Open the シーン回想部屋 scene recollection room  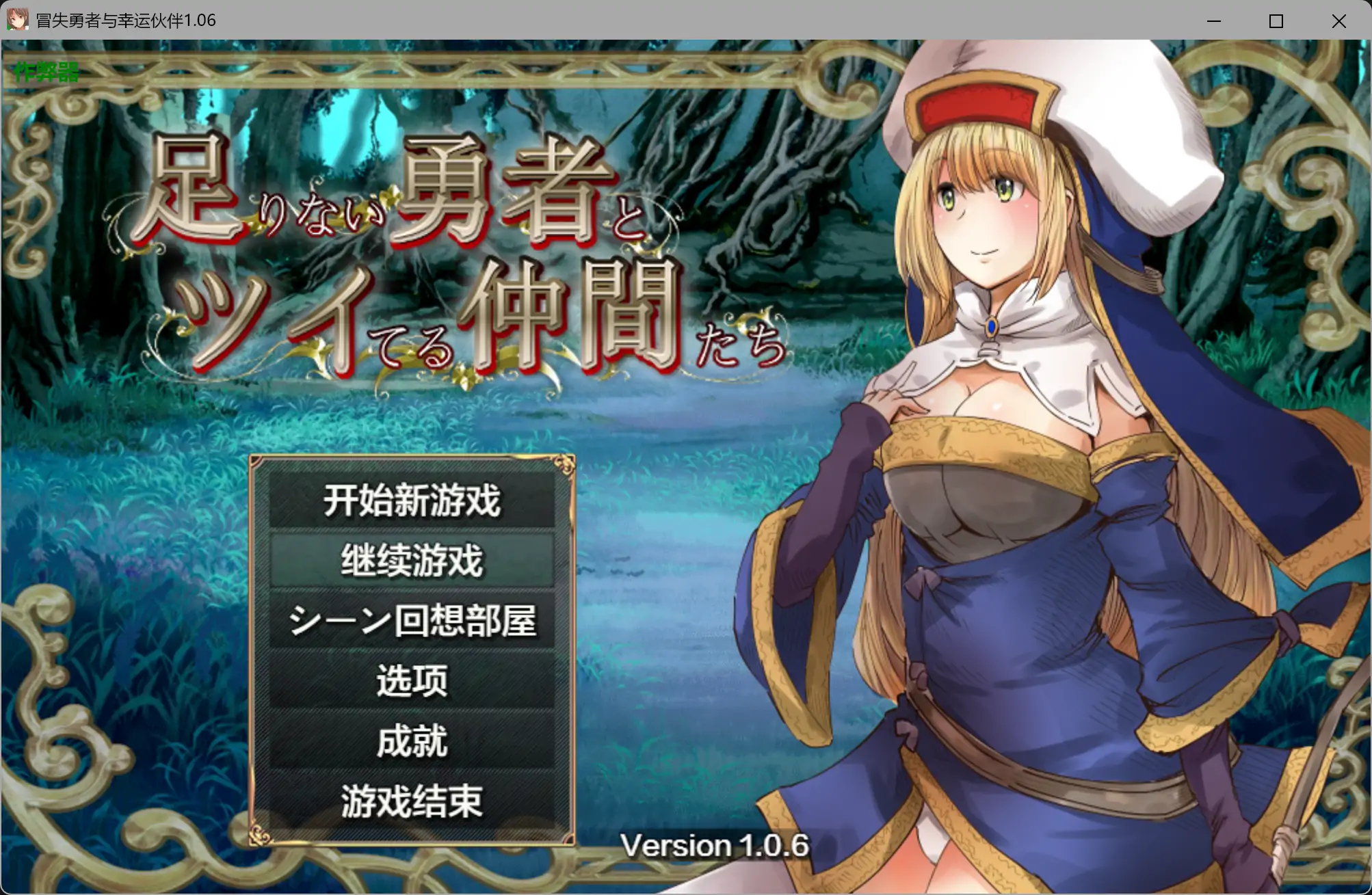pyautogui.click(x=413, y=621)
